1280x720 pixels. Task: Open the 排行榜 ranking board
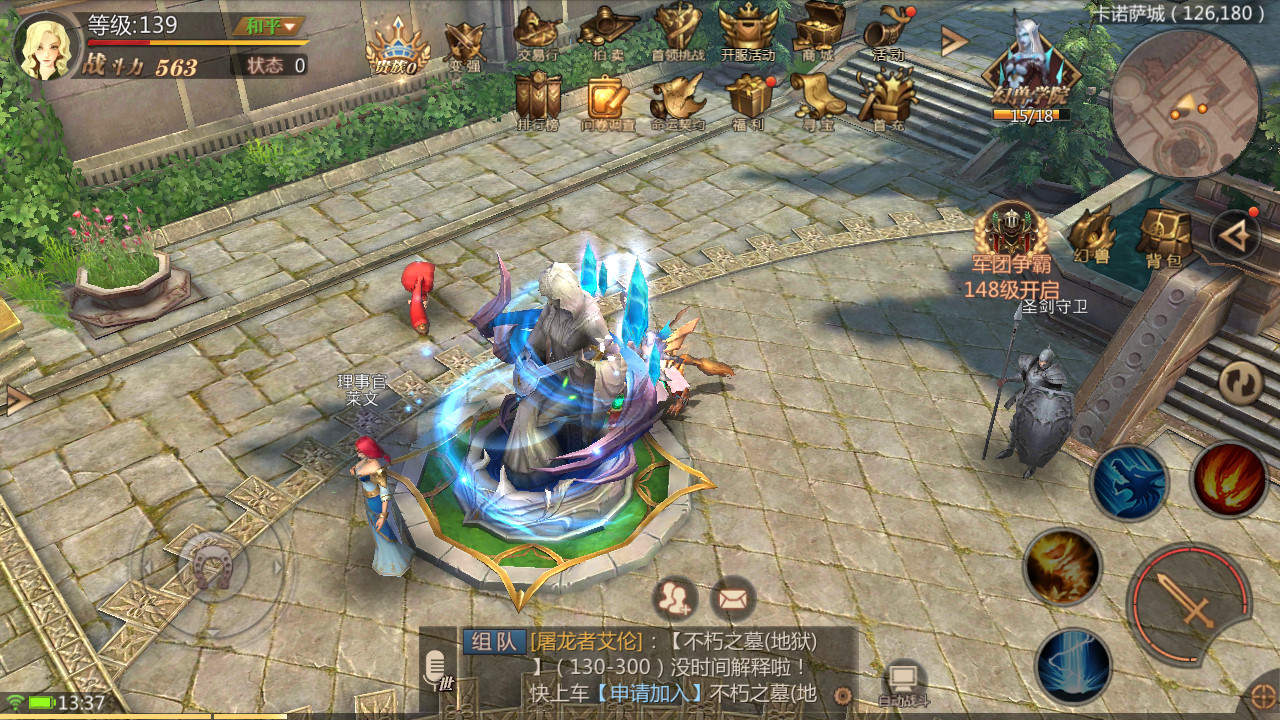(x=538, y=98)
